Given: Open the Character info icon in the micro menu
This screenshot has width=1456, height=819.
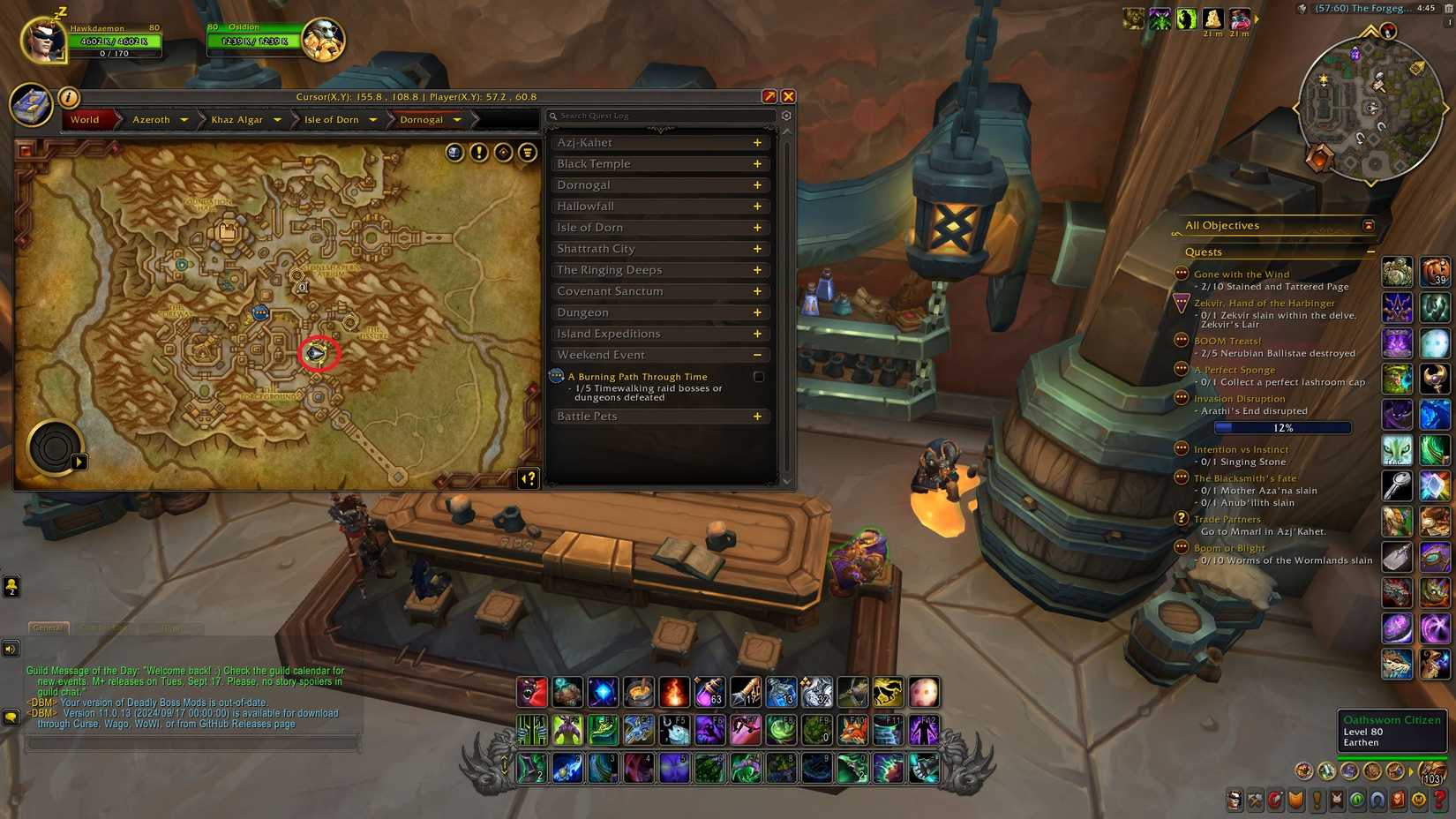Looking at the screenshot, I should [1235, 800].
